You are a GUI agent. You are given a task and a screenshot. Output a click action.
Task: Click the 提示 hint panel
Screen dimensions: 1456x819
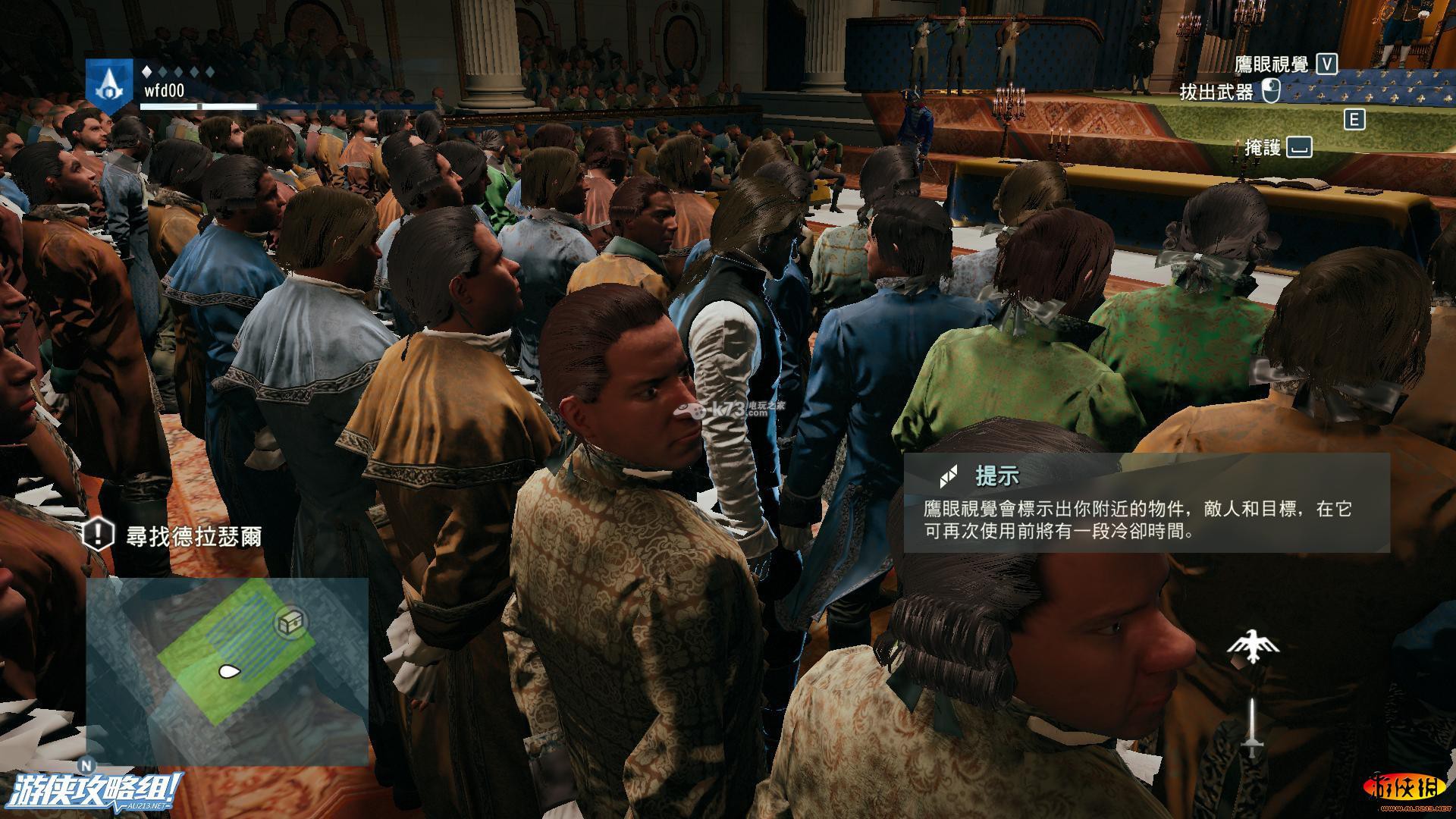click(1146, 502)
